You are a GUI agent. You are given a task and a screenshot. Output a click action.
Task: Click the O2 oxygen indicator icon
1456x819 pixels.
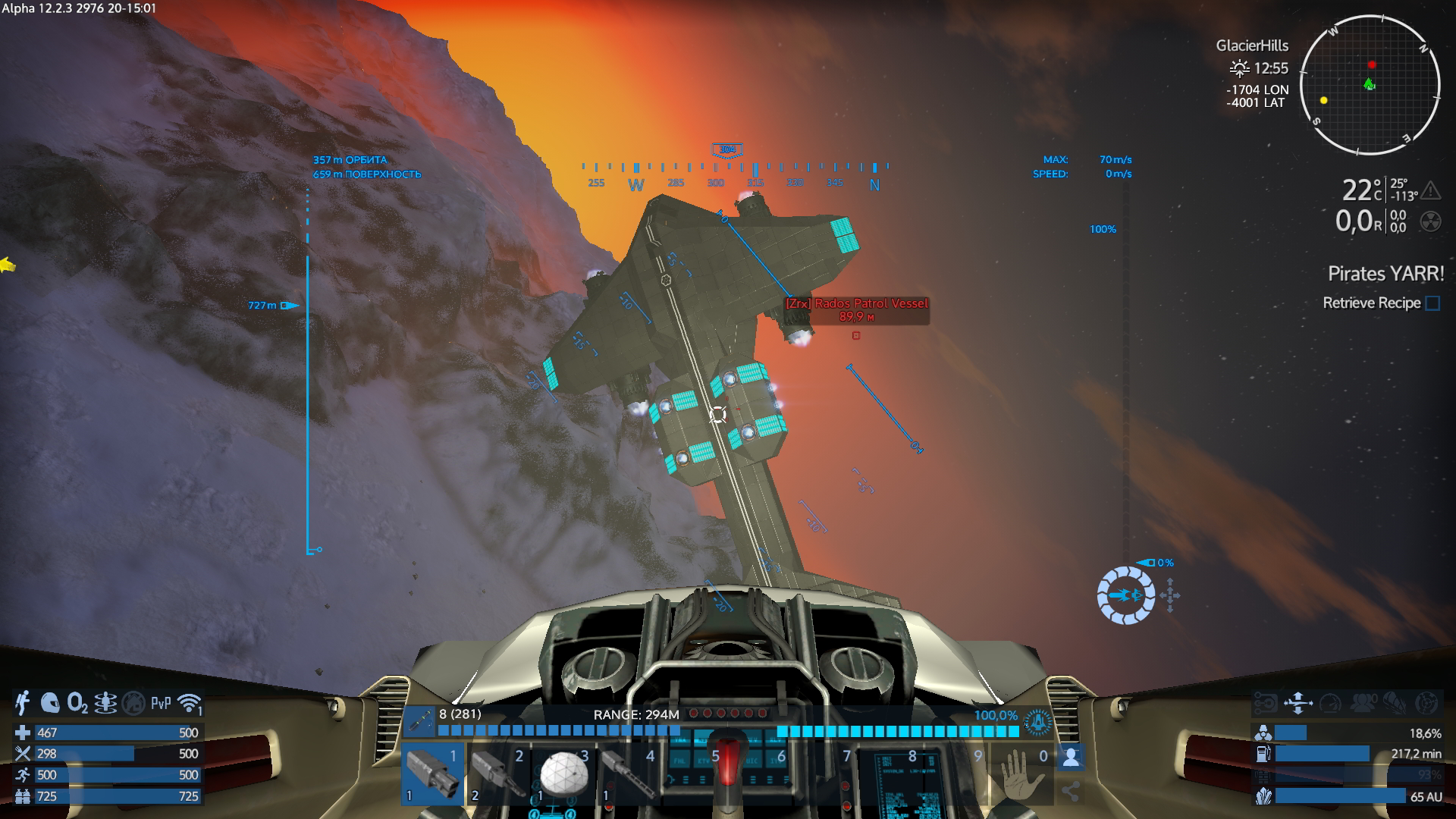[77, 703]
